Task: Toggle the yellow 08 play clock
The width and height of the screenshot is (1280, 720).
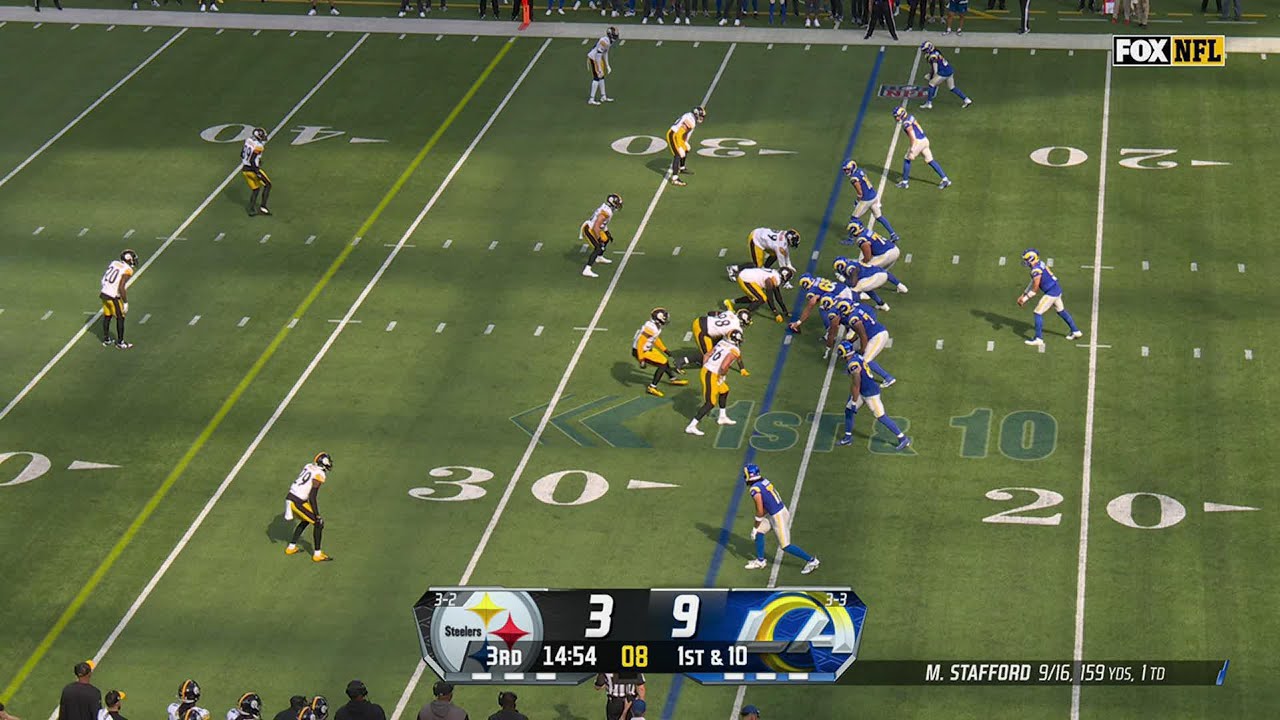Action: coord(635,655)
